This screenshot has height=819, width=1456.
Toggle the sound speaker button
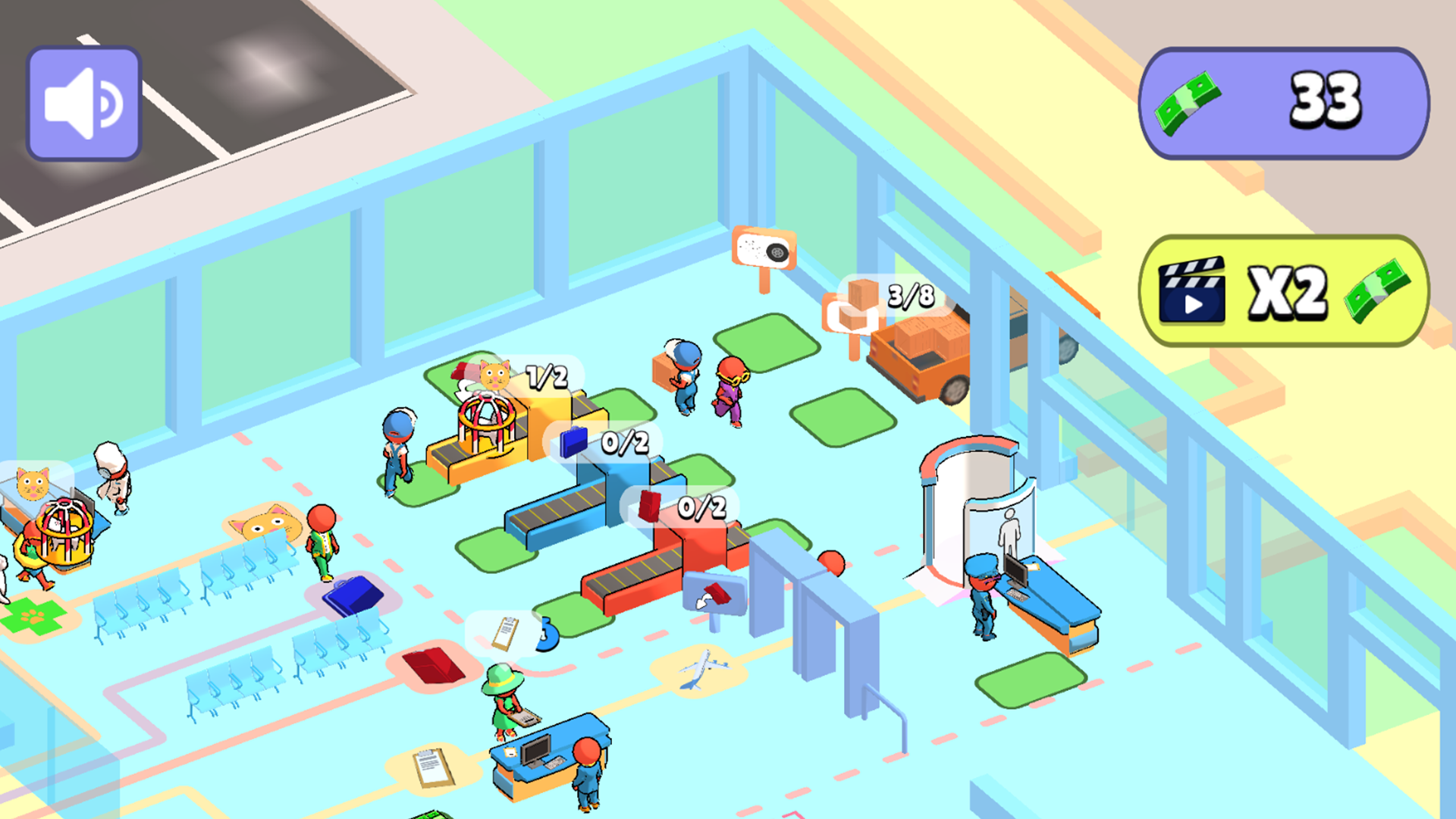point(83,102)
